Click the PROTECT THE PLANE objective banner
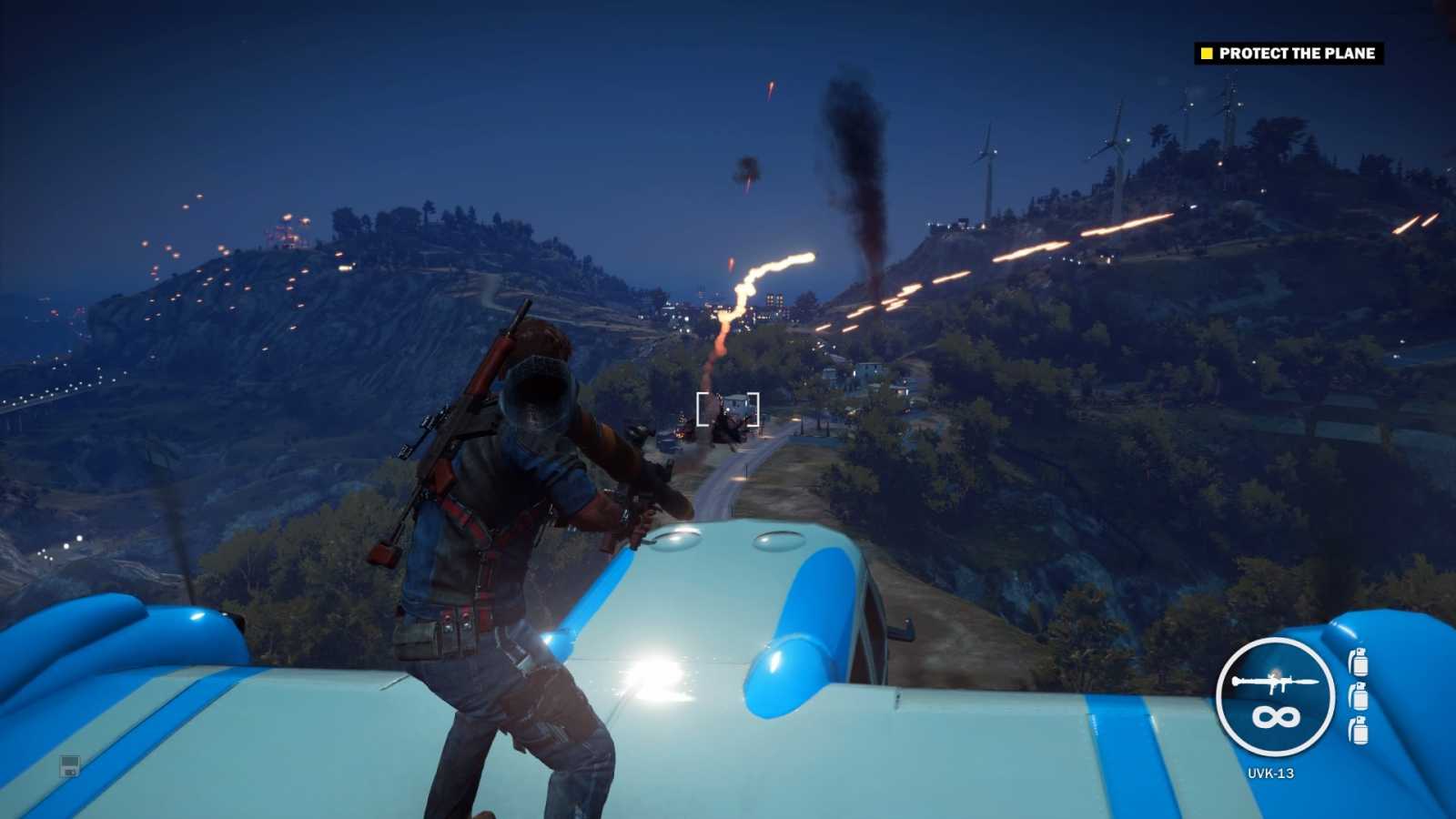 pos(1296,54)
